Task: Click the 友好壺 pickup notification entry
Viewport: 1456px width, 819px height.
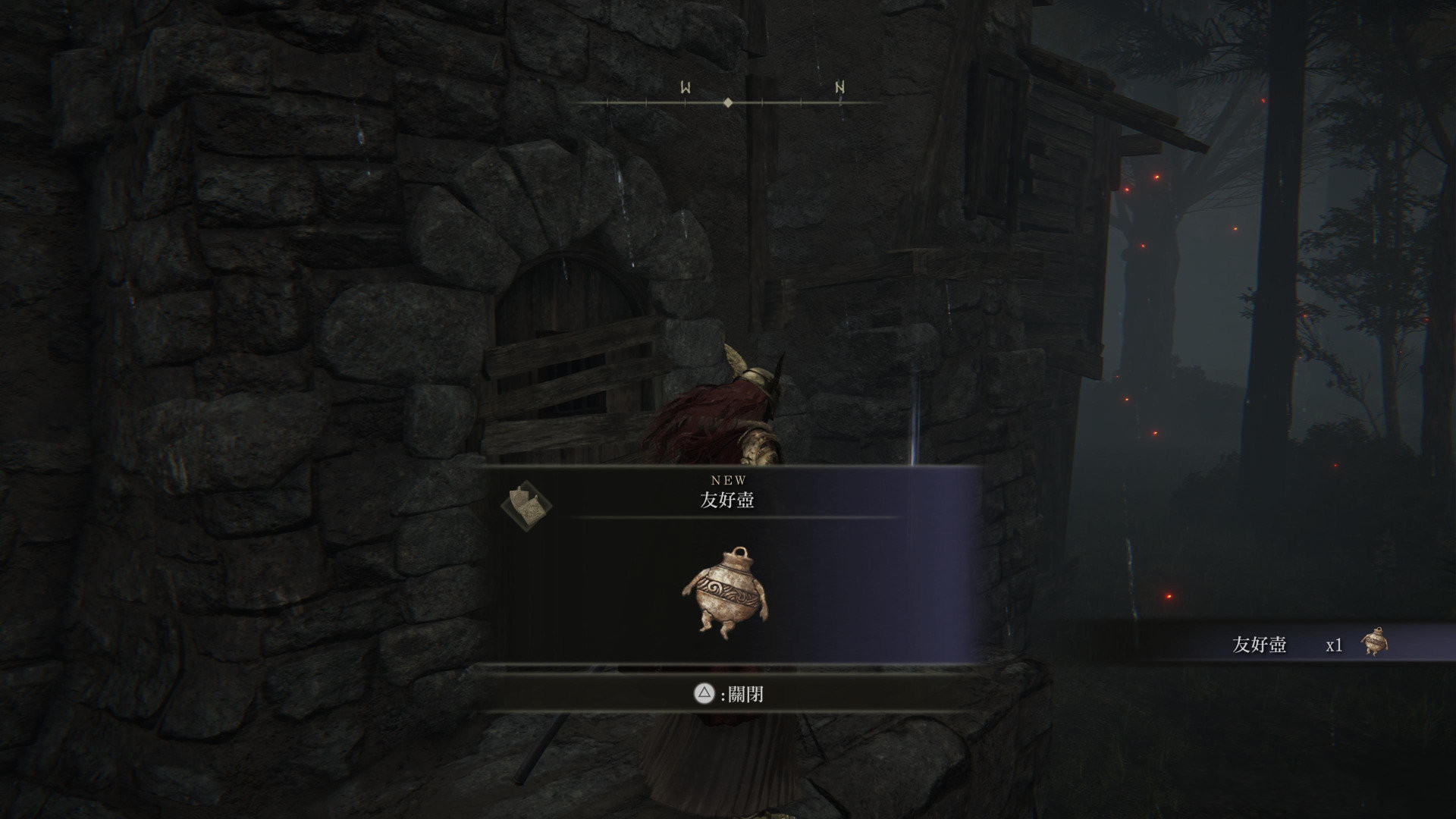Action: point(1306,645)
